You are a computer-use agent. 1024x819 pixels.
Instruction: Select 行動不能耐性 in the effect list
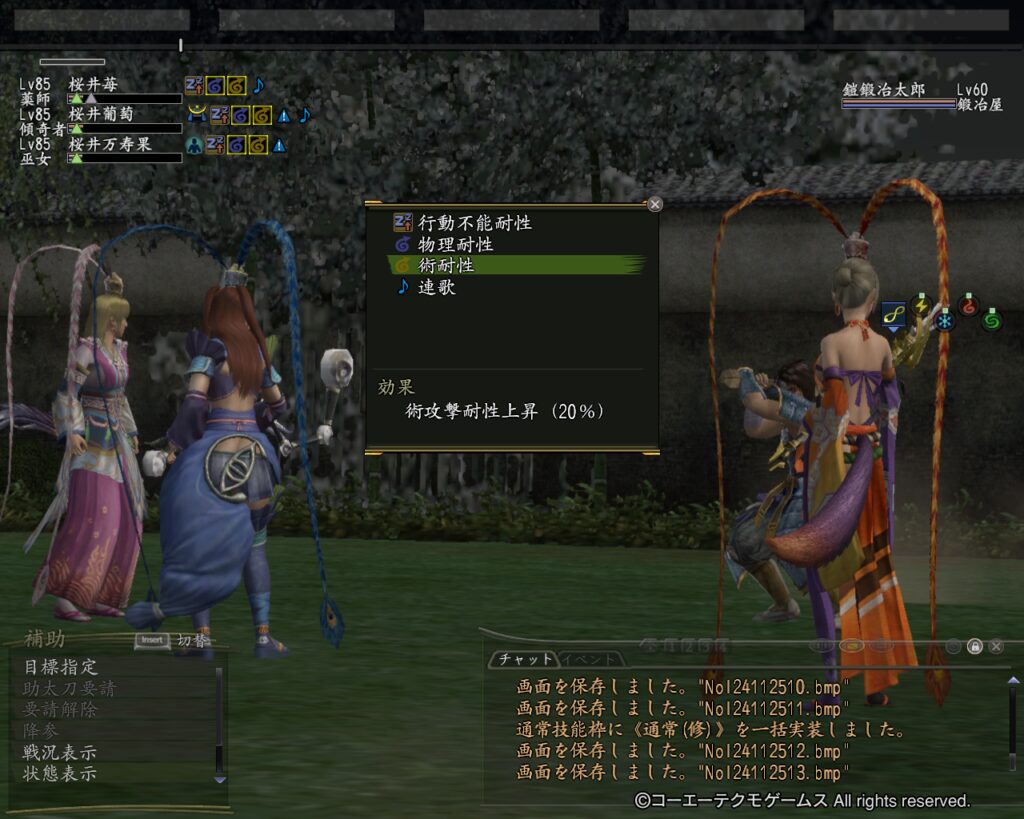474,223
